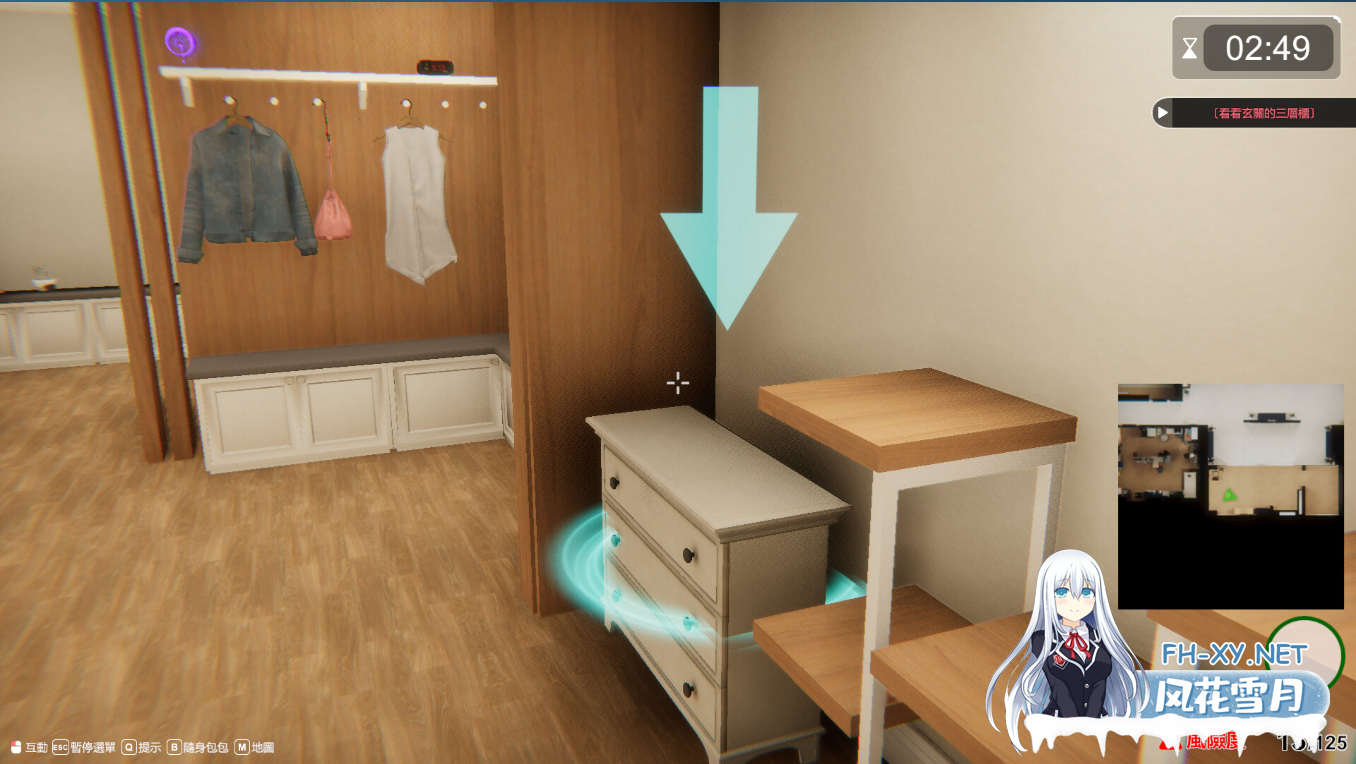1356x764 pixels.
Task: Open the minimap panel
Action: click(1232, 495)
